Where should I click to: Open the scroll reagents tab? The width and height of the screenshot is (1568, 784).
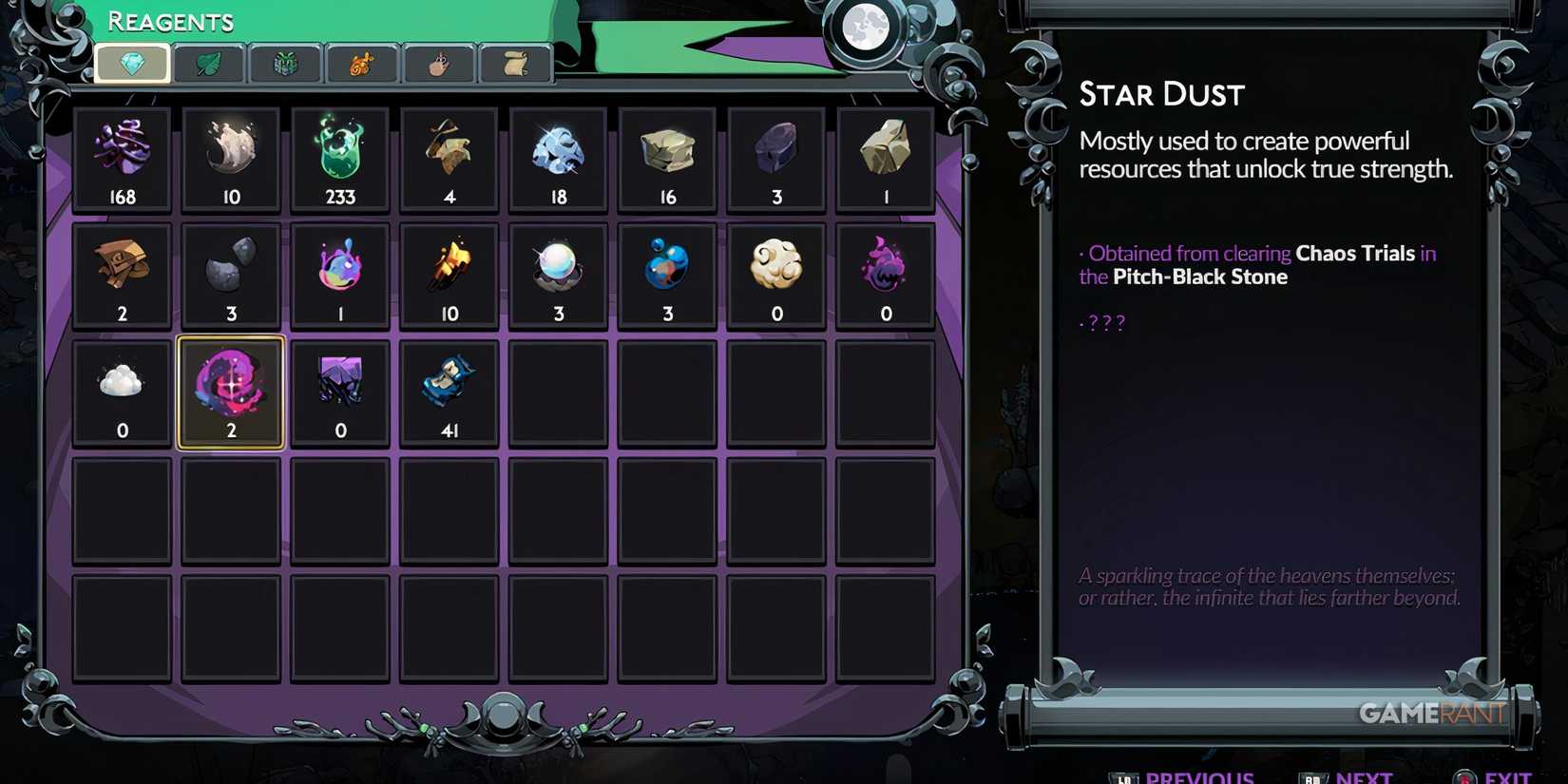tap(514, 64)
